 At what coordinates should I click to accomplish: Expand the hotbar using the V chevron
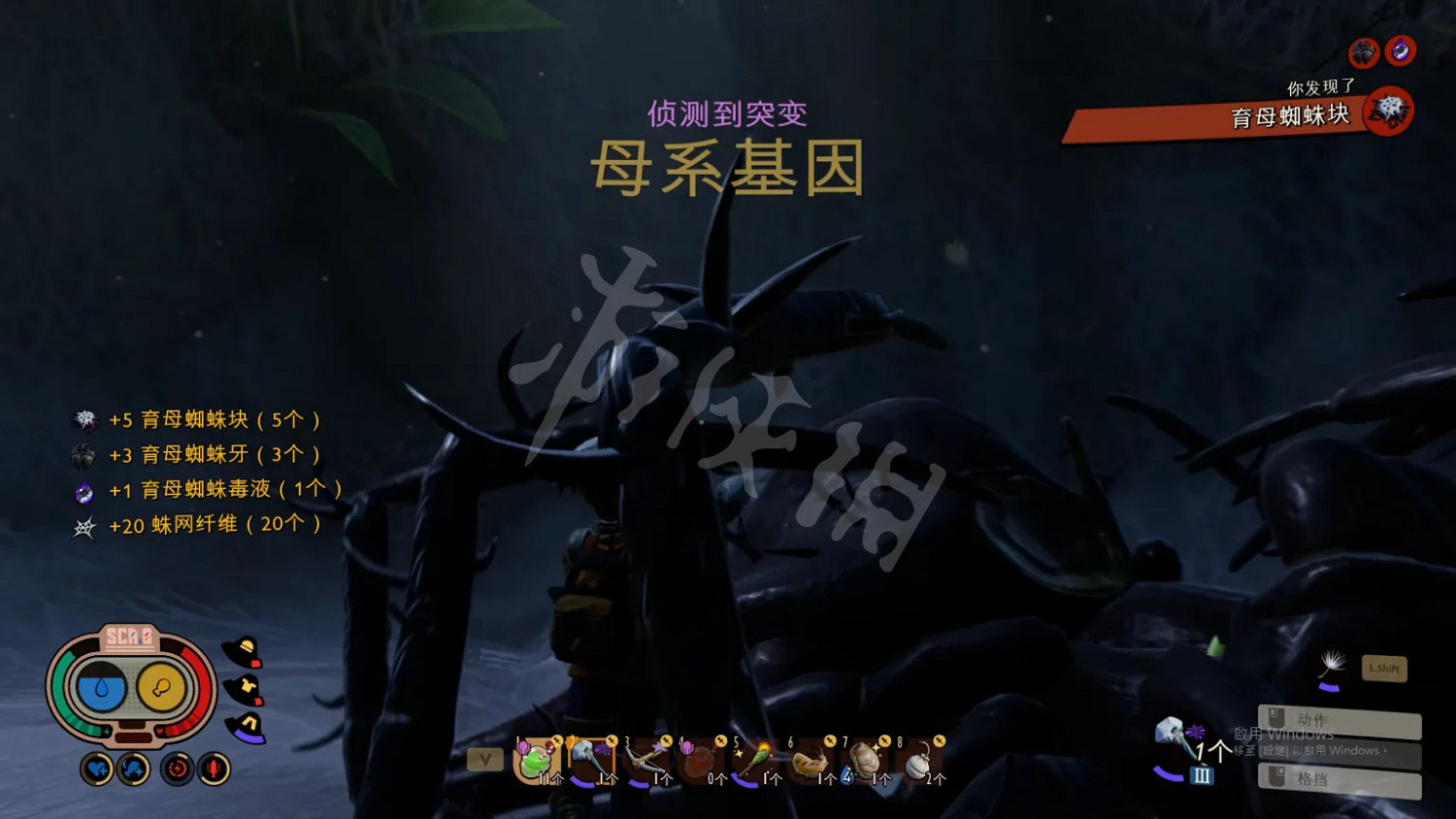point(484,760)
